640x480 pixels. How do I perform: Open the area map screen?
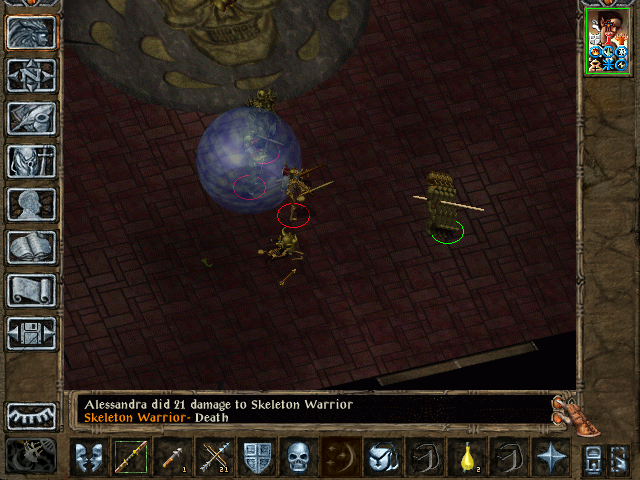tap(32, 75)
